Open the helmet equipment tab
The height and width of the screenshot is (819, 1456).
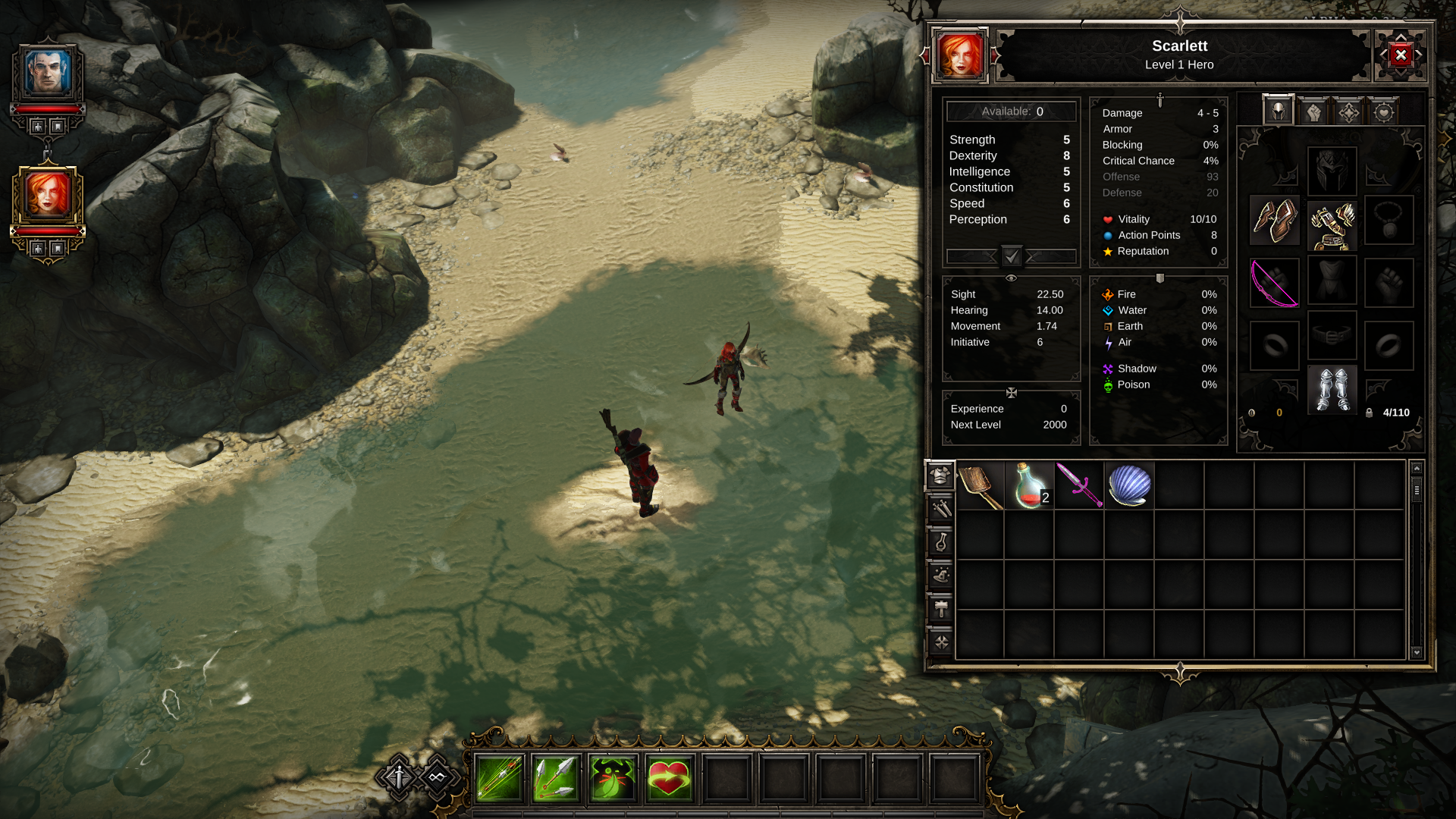(x=1278, y=112)
